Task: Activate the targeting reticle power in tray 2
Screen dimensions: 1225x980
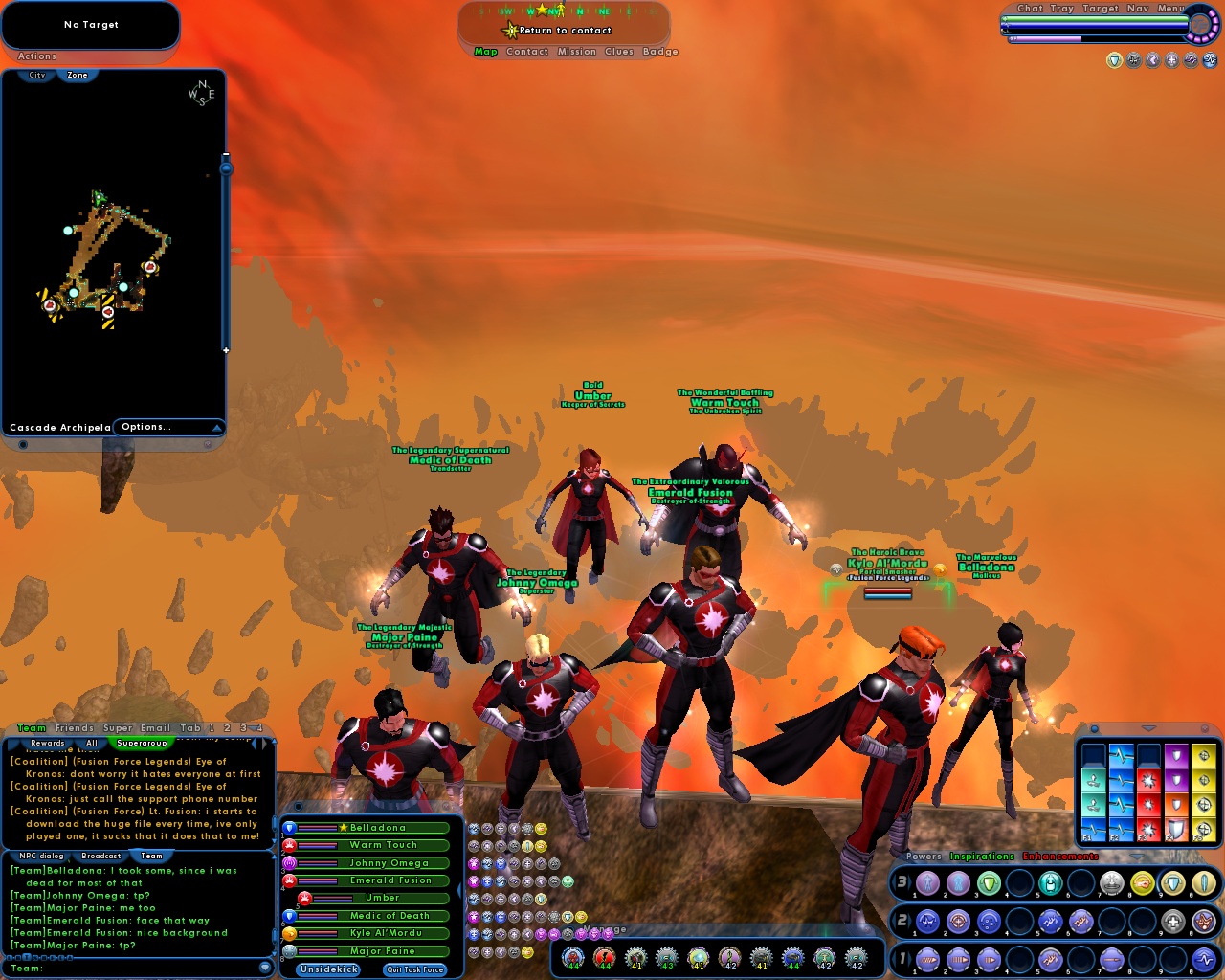Action: tap(958, 921)
